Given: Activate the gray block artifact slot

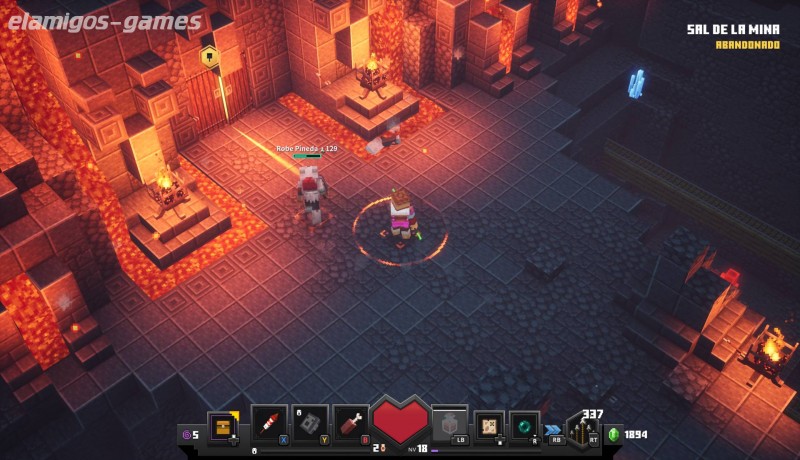Looking at the screenshot, I should (x=310, y=423).
